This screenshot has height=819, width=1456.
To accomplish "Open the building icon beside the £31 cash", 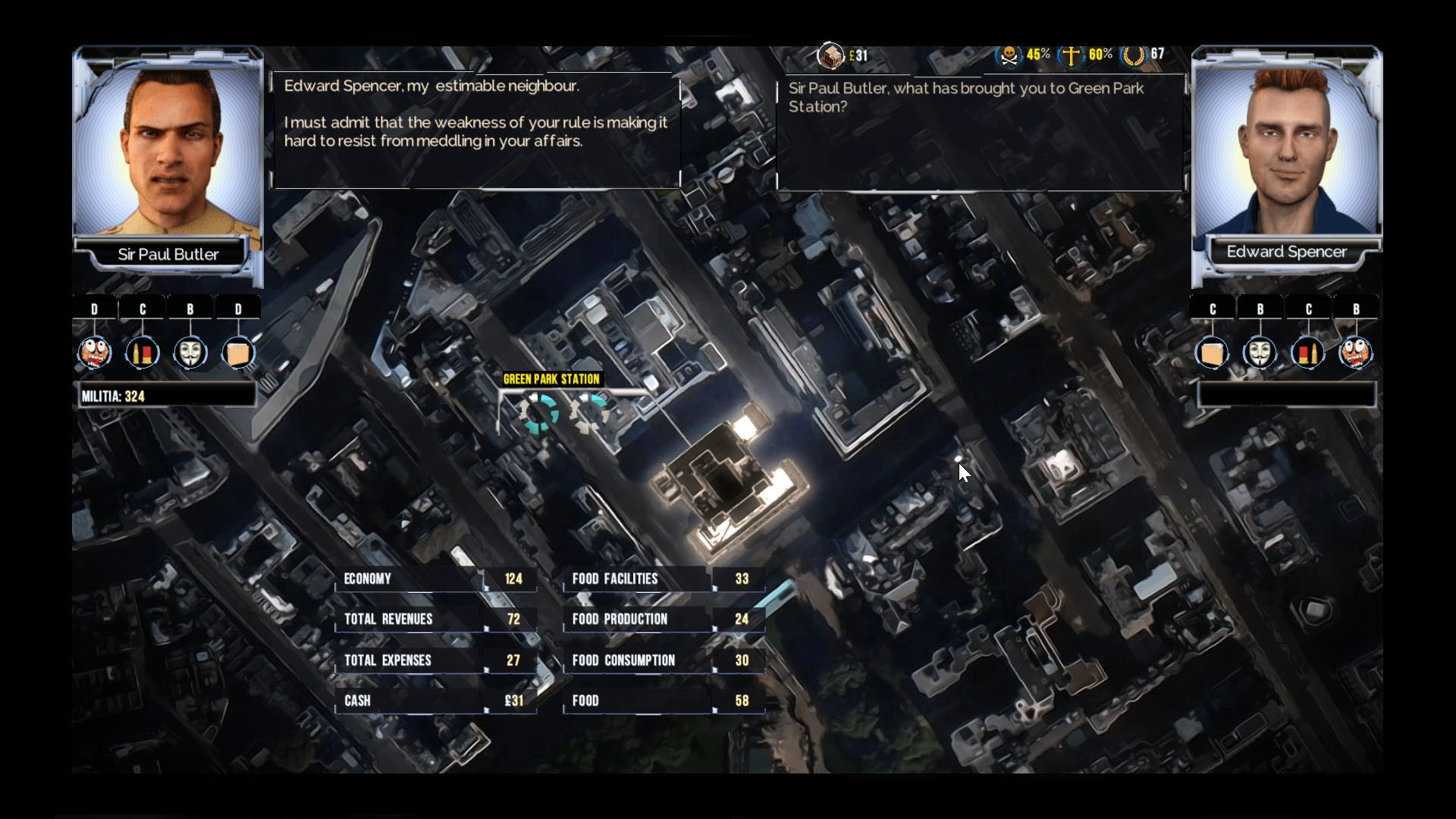I will point(831,53).
